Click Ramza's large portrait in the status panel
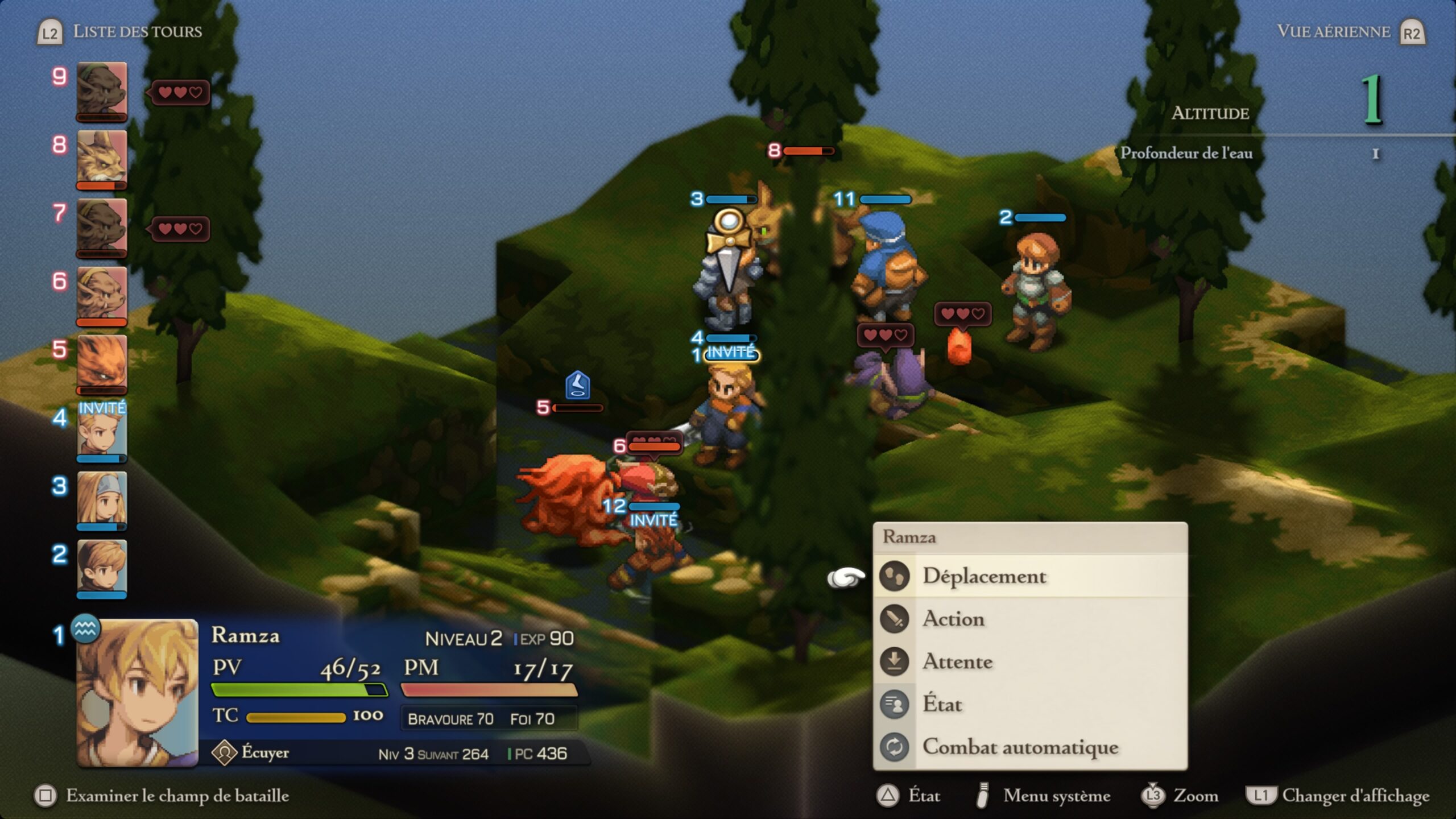This screenshot has height=819, width=1456. click(137, 693)
